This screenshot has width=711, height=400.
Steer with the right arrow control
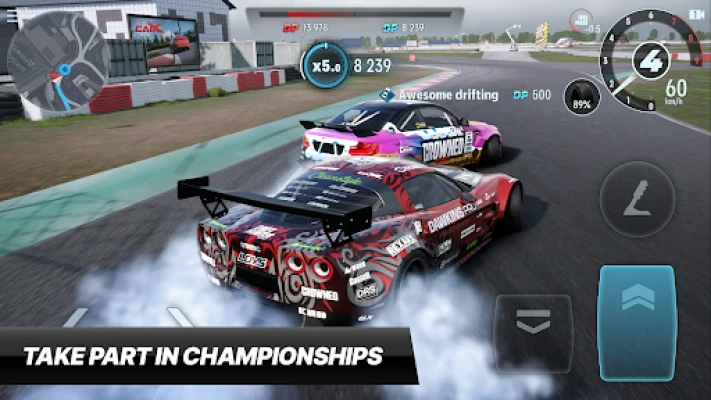(x=180, y=317)
